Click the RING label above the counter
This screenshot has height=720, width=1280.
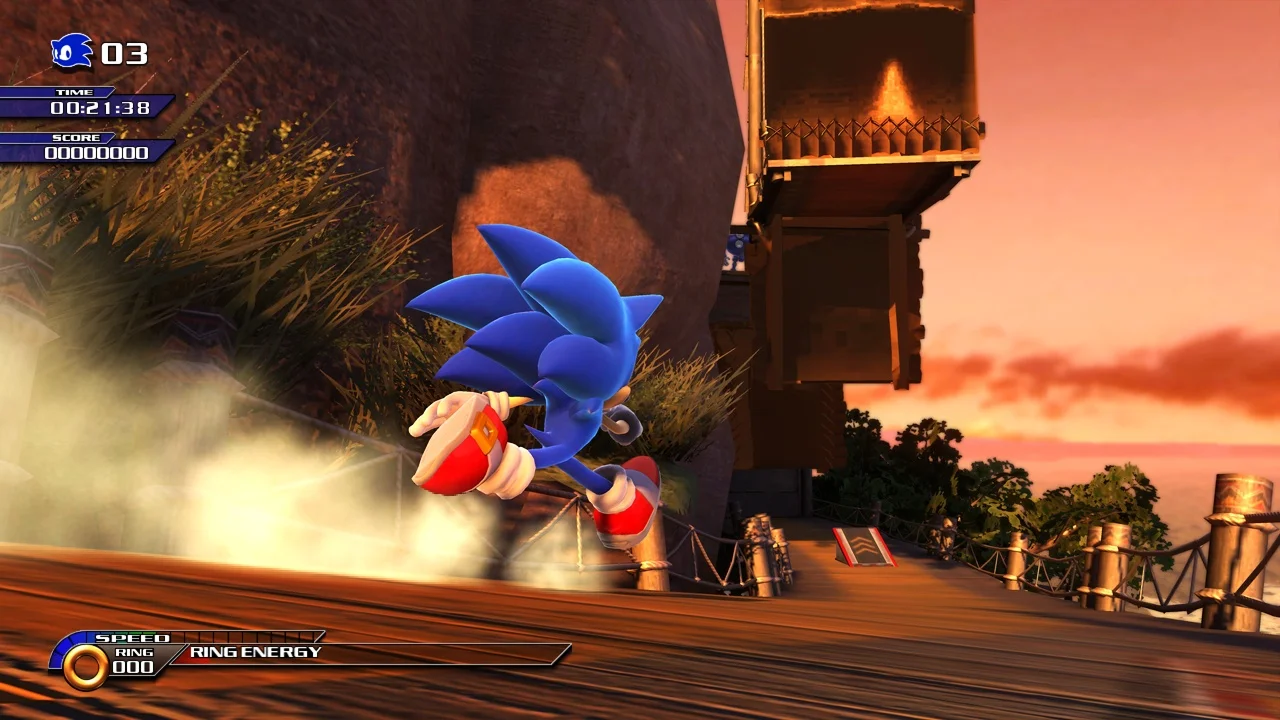(133, 651)
